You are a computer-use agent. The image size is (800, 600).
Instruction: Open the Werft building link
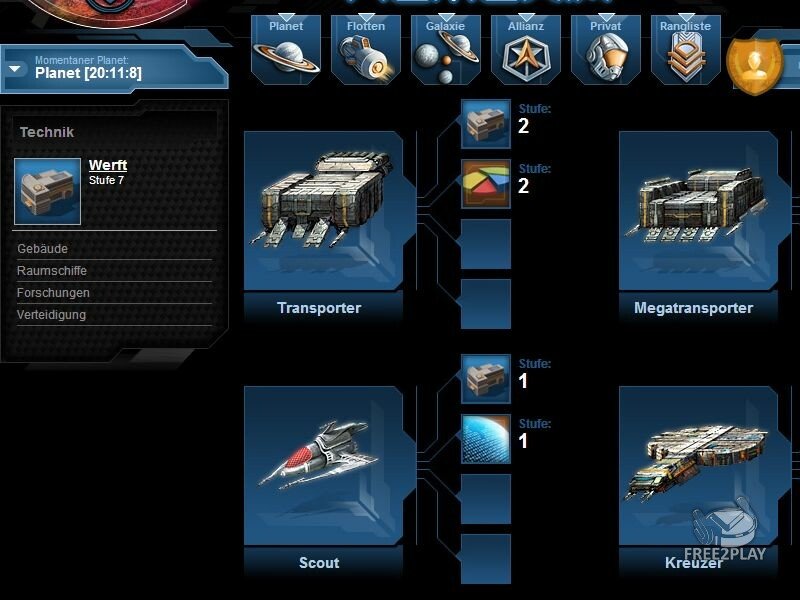tap(108, 165)
